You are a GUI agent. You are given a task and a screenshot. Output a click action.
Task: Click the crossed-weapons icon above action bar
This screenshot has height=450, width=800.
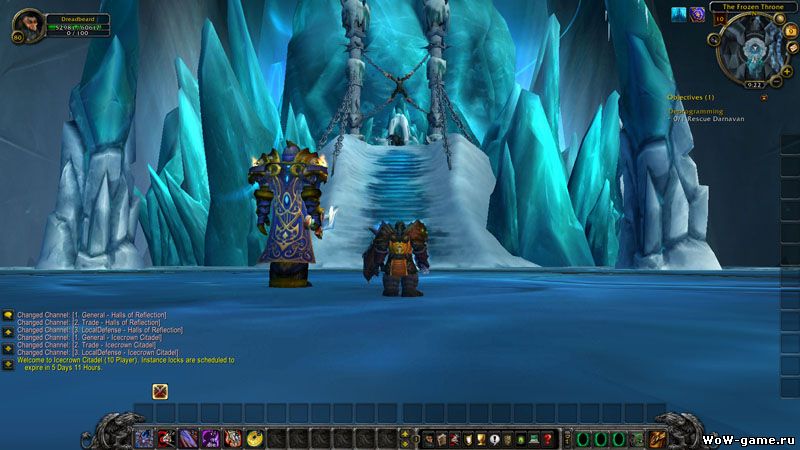coord(160,391)
